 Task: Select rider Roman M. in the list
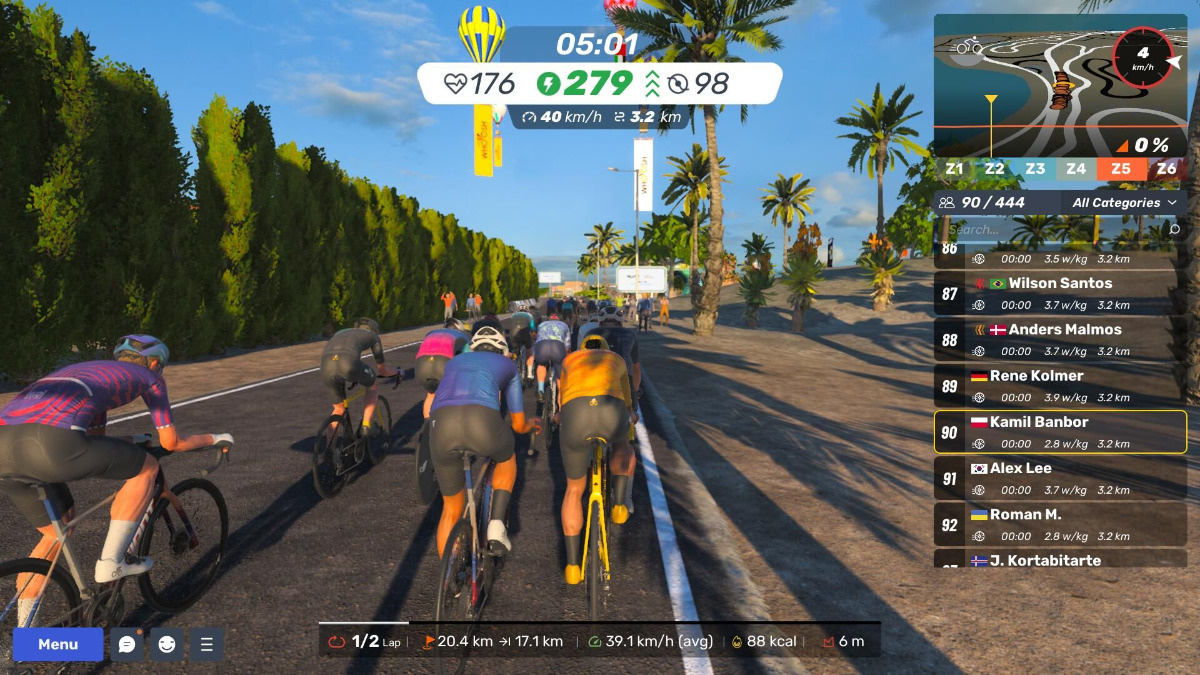coord(1060,524)
